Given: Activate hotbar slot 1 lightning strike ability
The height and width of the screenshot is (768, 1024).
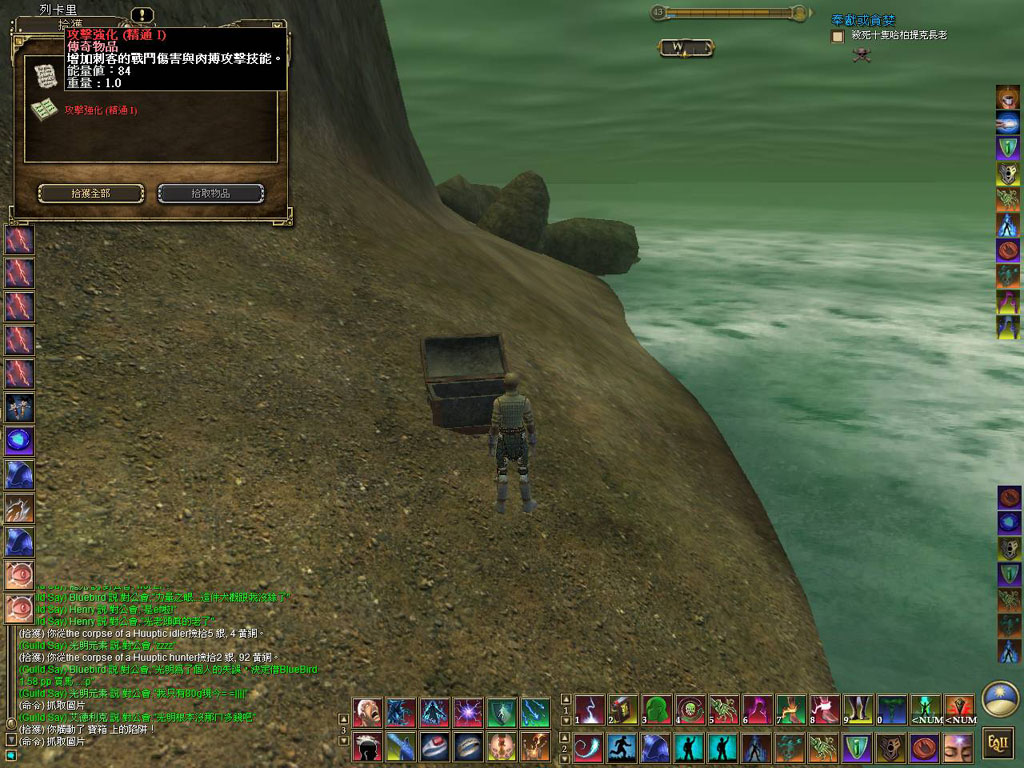Looking at the screenshot, I should pos(590,711).
